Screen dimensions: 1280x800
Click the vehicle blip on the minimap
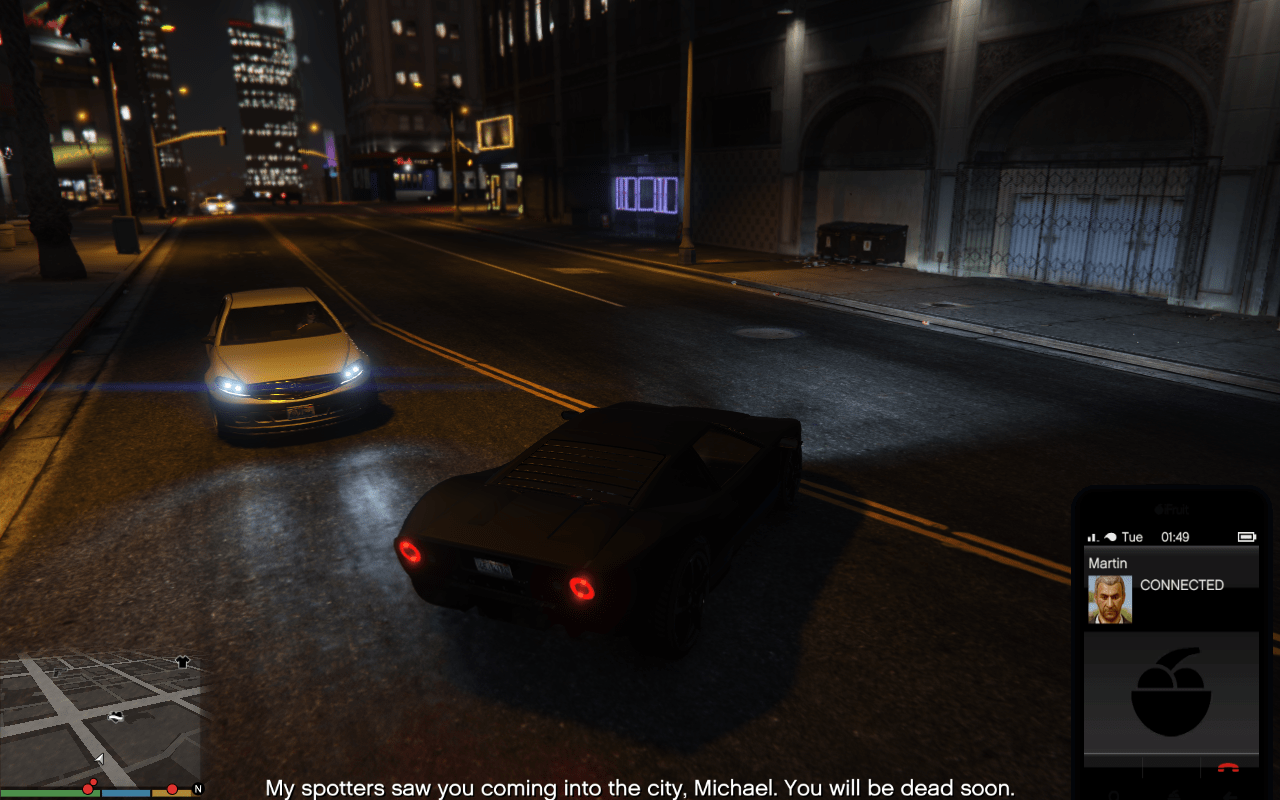tap(117, 716)
